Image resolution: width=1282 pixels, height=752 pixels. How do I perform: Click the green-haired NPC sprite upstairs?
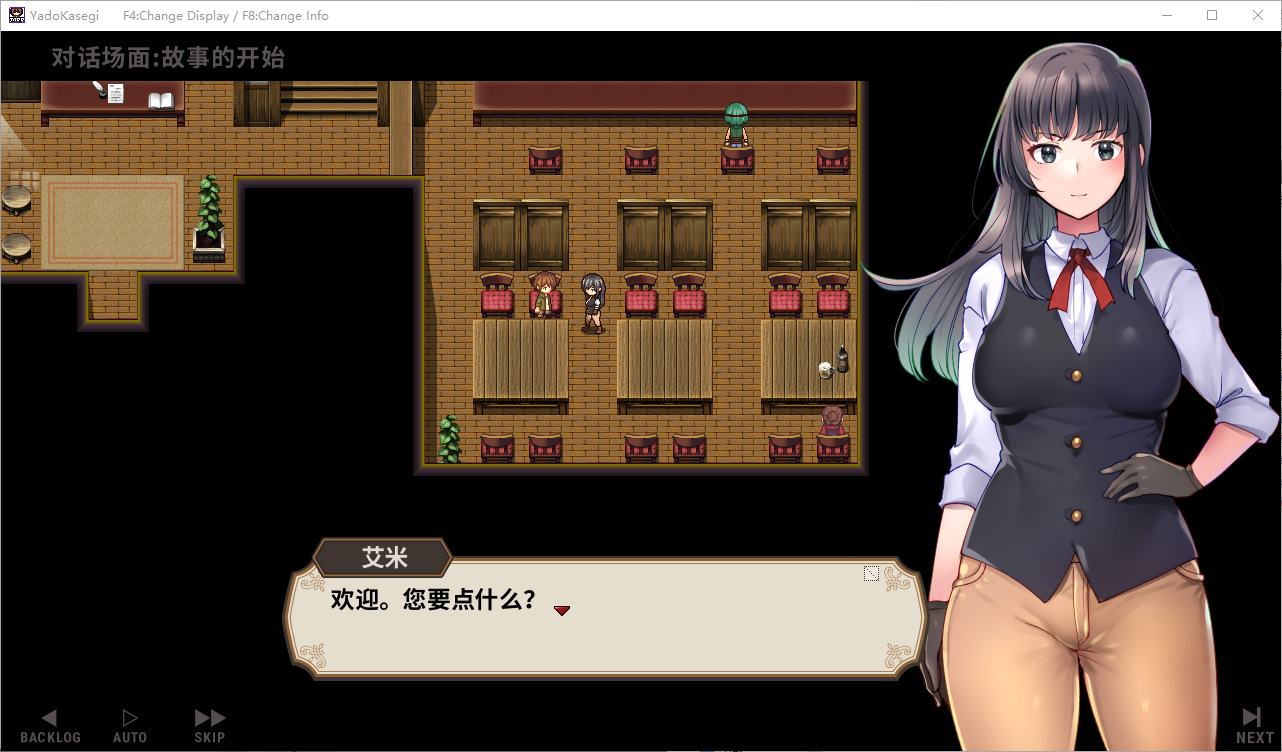pos(735,125)
